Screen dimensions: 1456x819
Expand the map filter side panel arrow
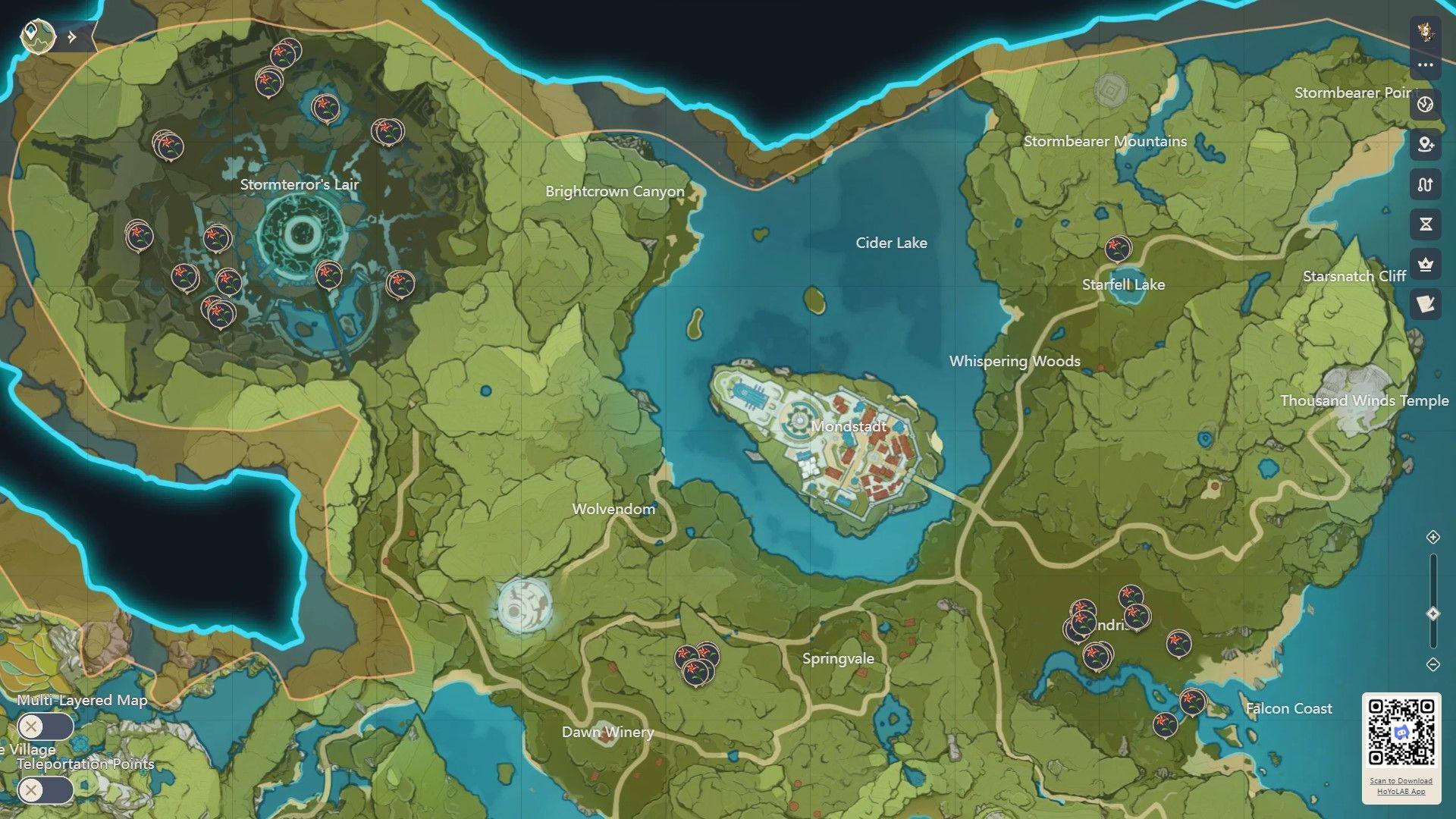click(x=72, y=36)
